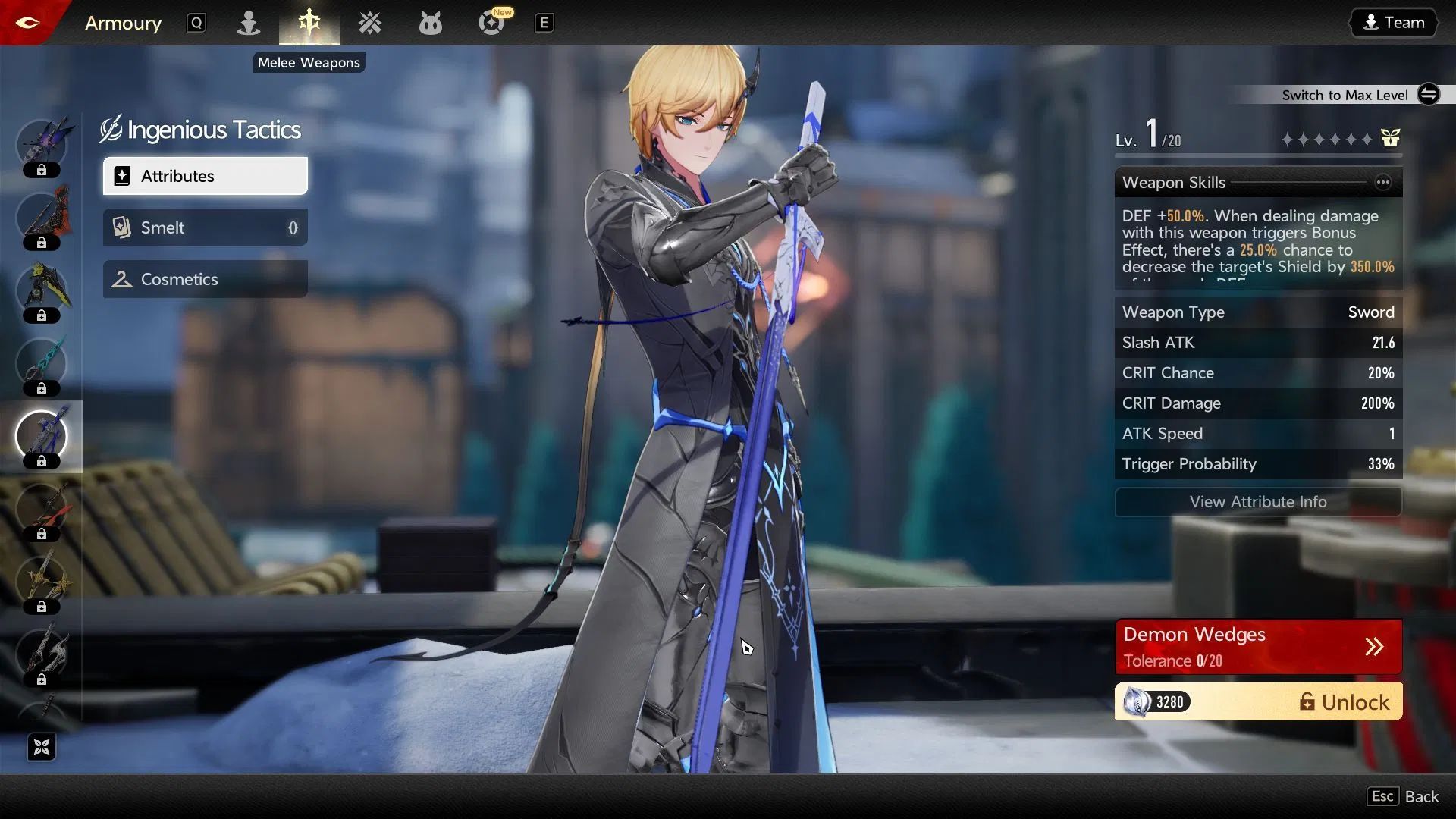The image size is (1456, 819).
Task: Open the Team panel
Action: click(x=1394, y=23)
